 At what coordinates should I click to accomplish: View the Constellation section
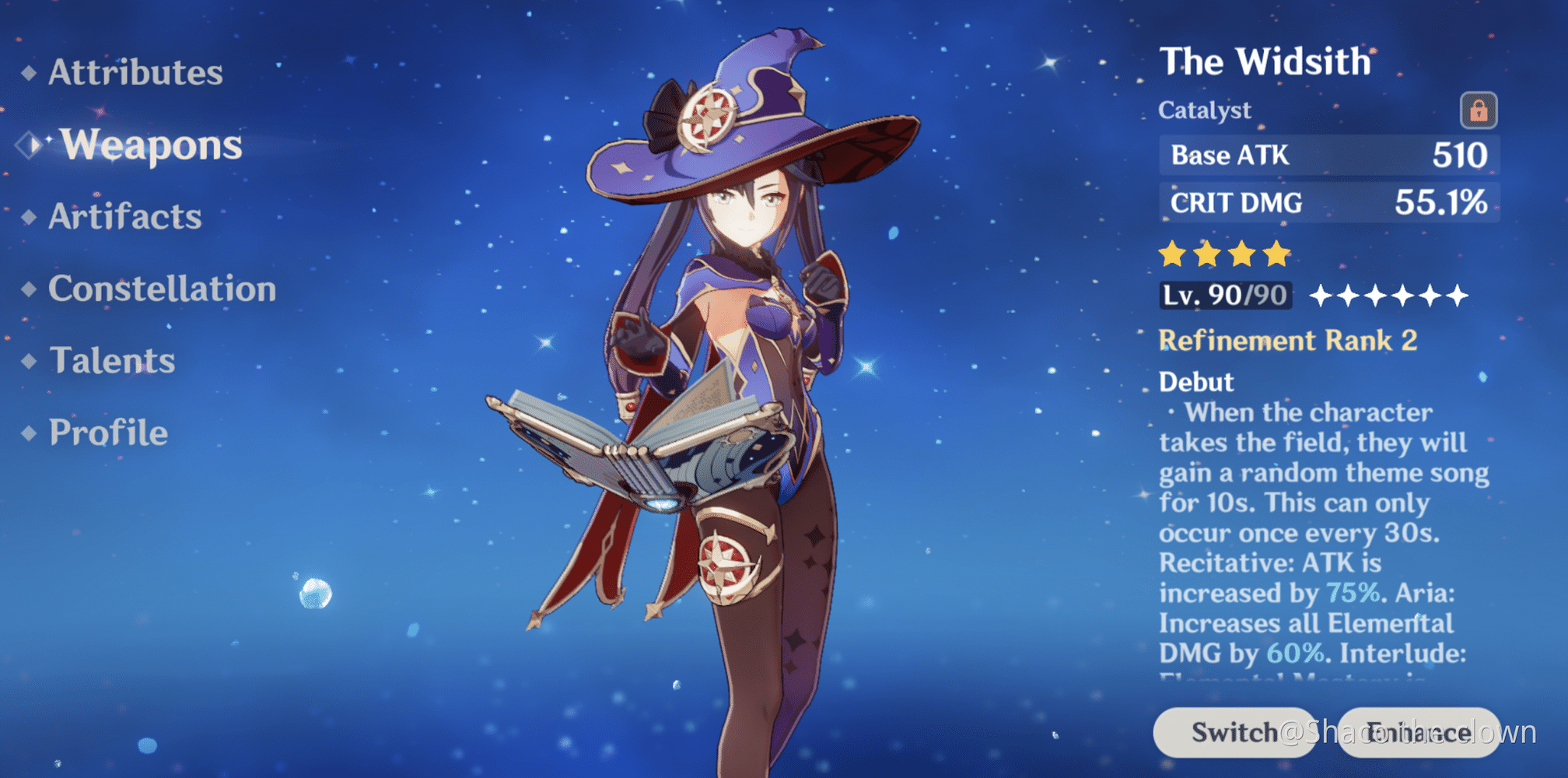point(162,289)
